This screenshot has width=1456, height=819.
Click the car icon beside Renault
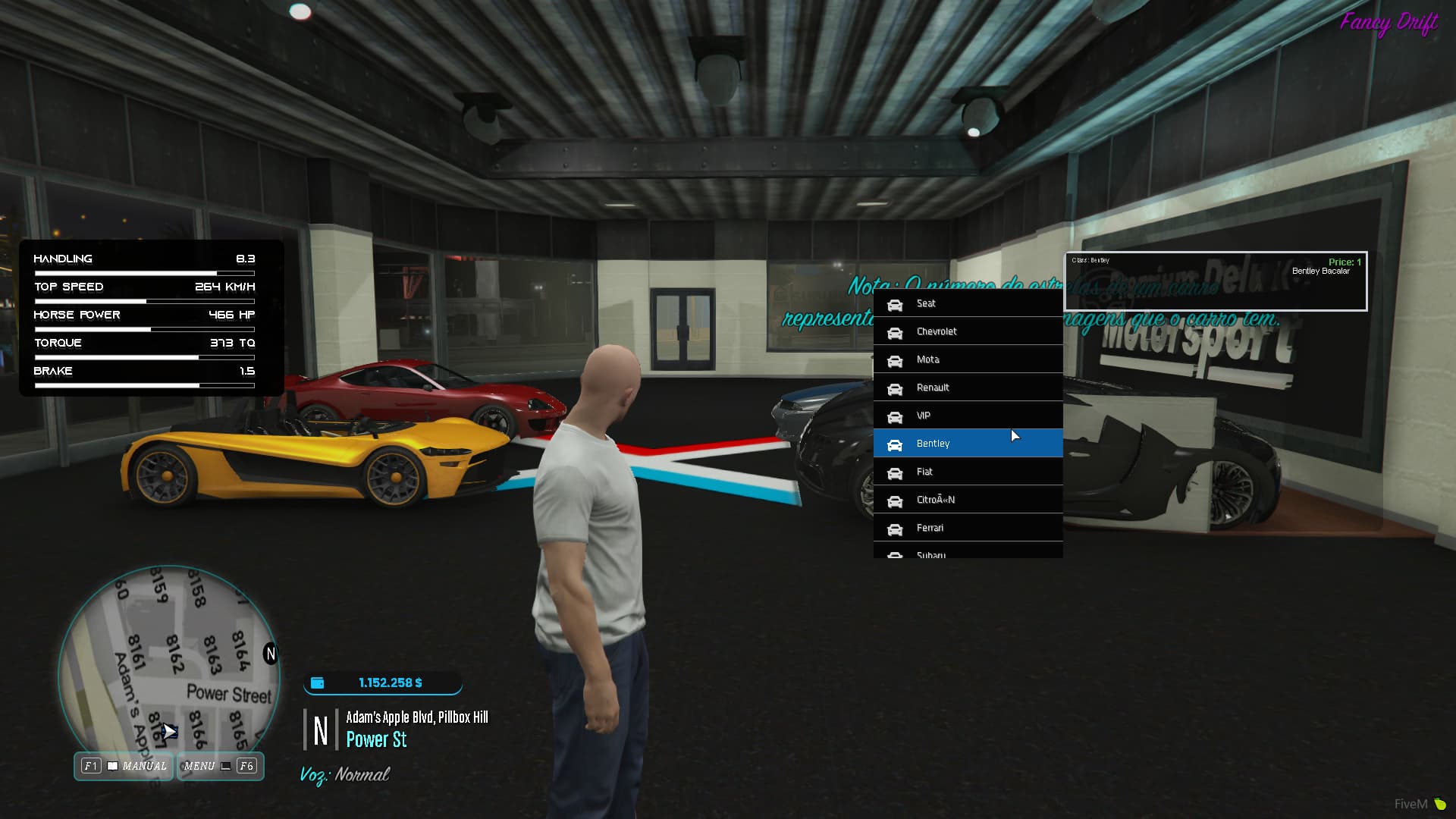coord(896,388)
